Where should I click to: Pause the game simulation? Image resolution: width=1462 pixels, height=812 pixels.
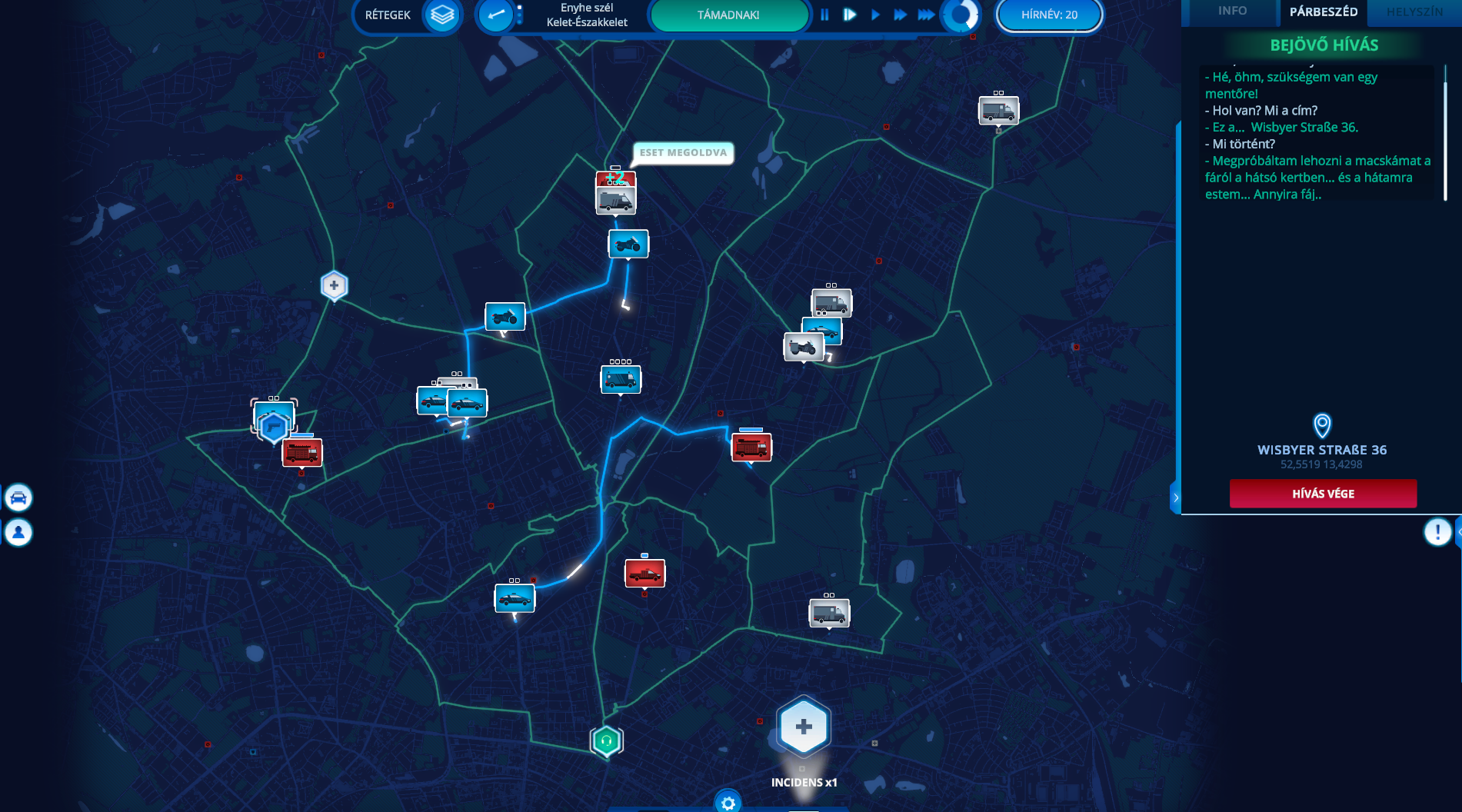[824, 14]
